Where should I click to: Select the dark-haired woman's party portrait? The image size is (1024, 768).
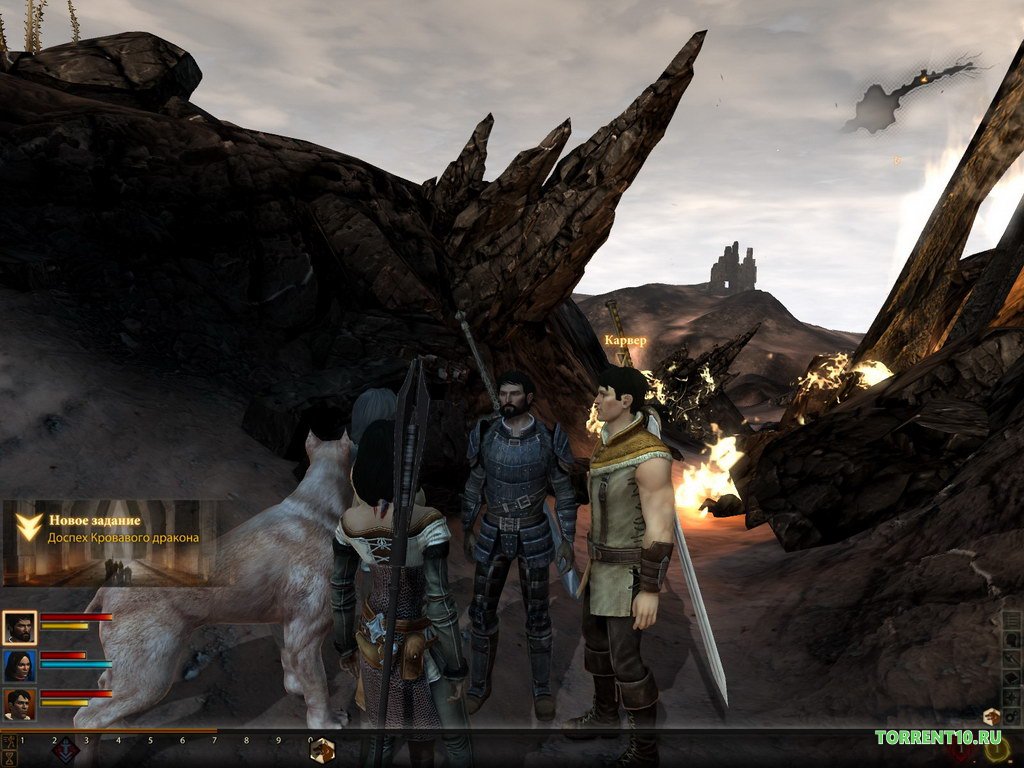[x=19, y=666]
